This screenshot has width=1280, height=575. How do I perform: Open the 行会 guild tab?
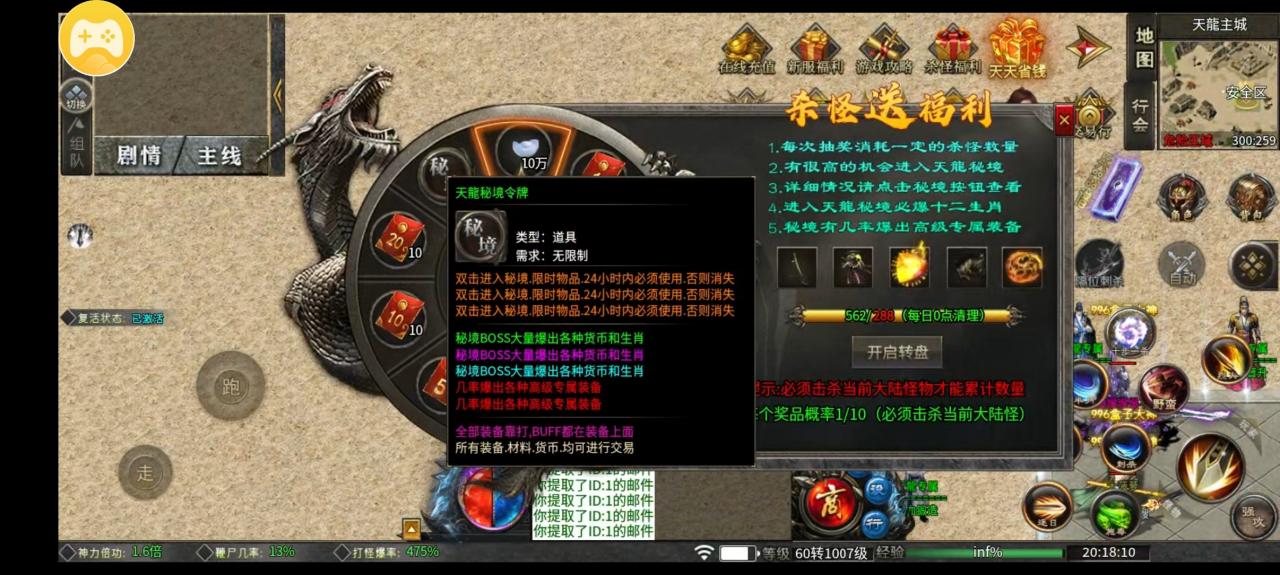click(1141, 115)
